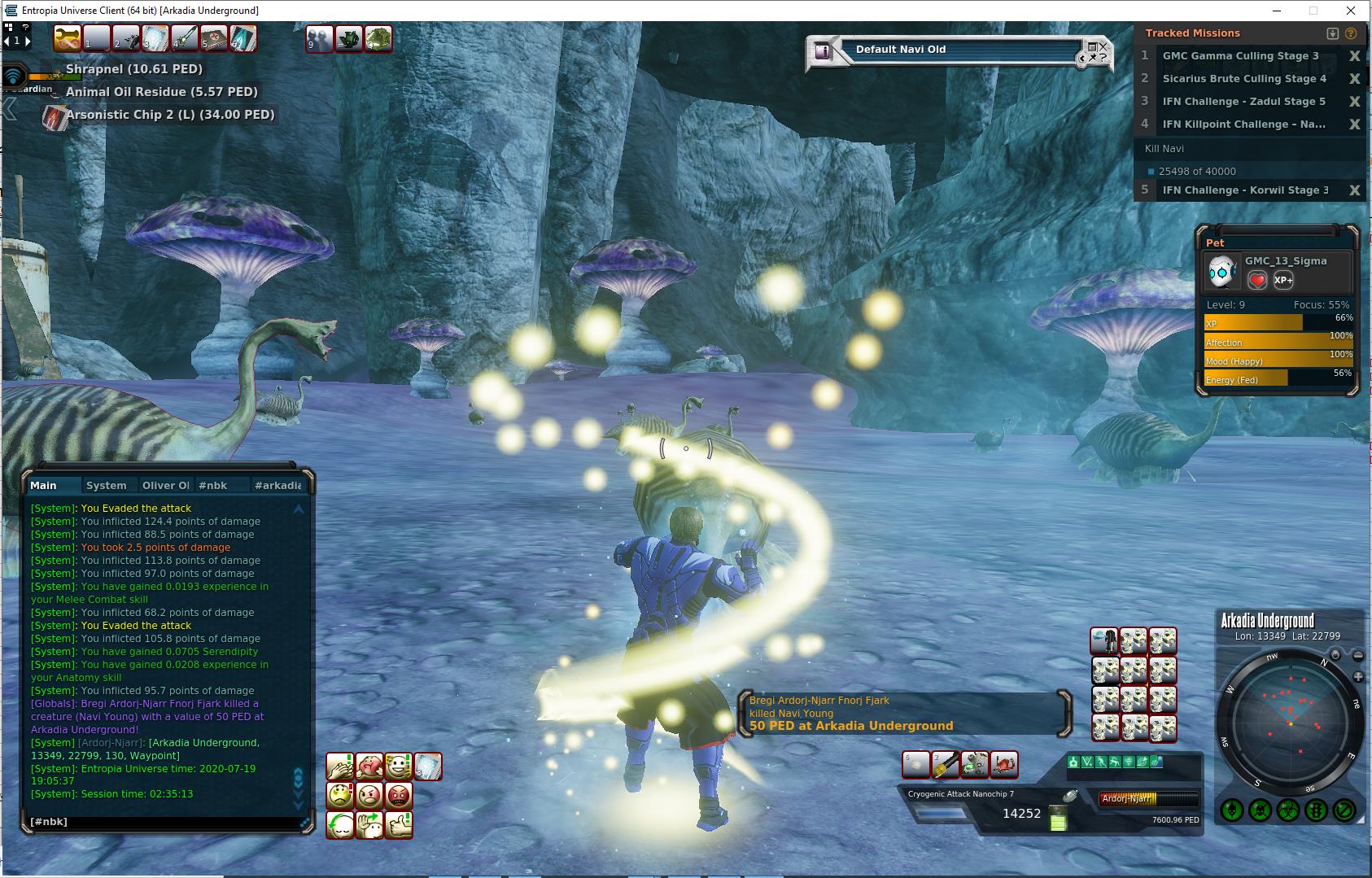Click the chat input field
Screen dimensions: 1372x878
pyautogui.click(x=163, y=822)
